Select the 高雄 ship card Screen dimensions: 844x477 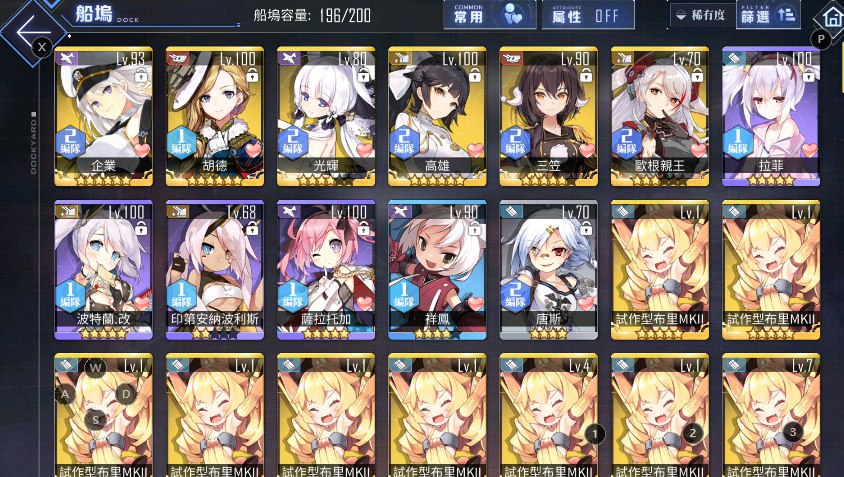(x=436, y=115)
